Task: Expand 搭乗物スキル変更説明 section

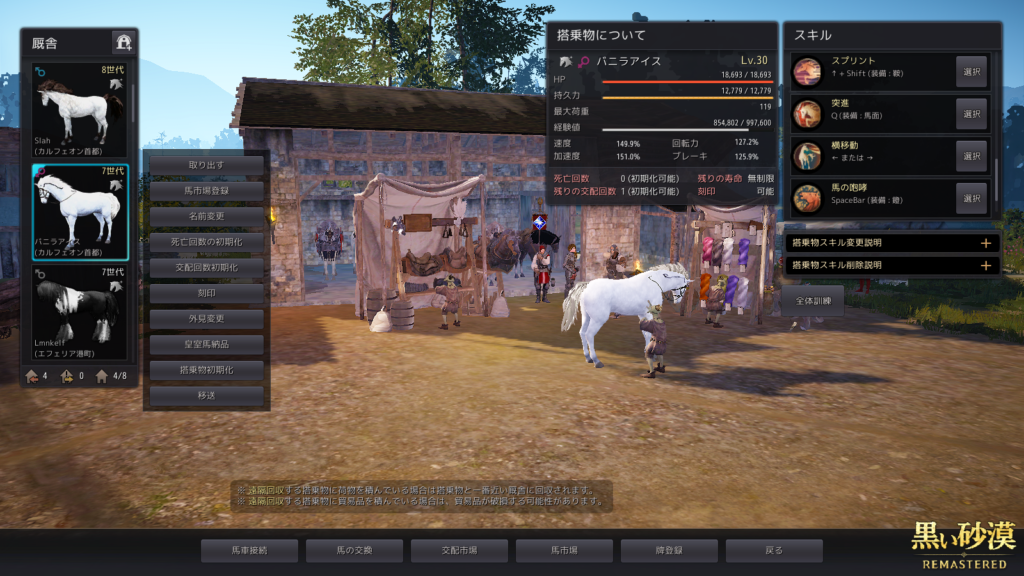Action: pyautogui.click(x=892, y=243)
